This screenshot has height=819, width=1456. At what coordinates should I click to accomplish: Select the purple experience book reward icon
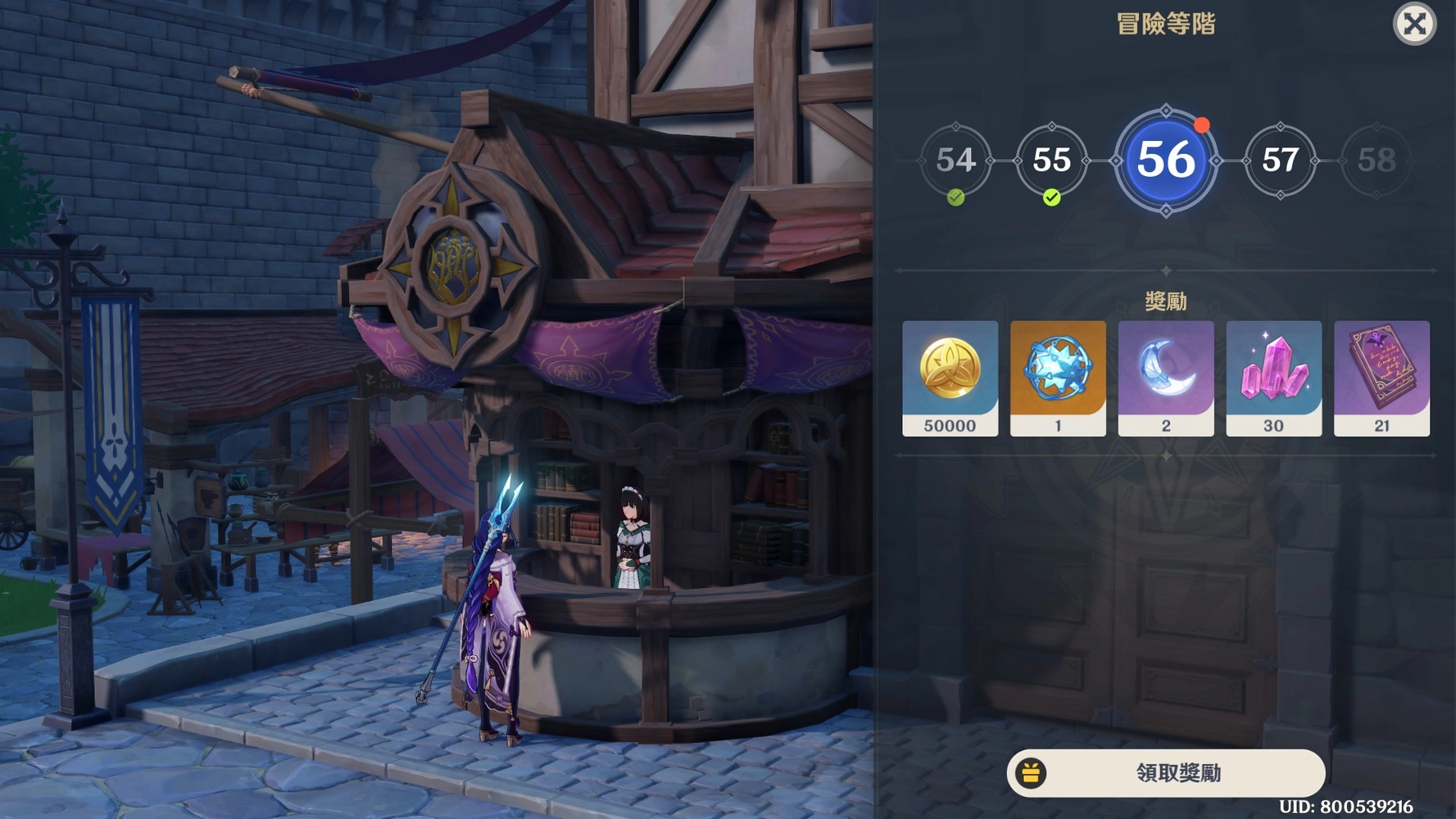tap(1381, 369)
